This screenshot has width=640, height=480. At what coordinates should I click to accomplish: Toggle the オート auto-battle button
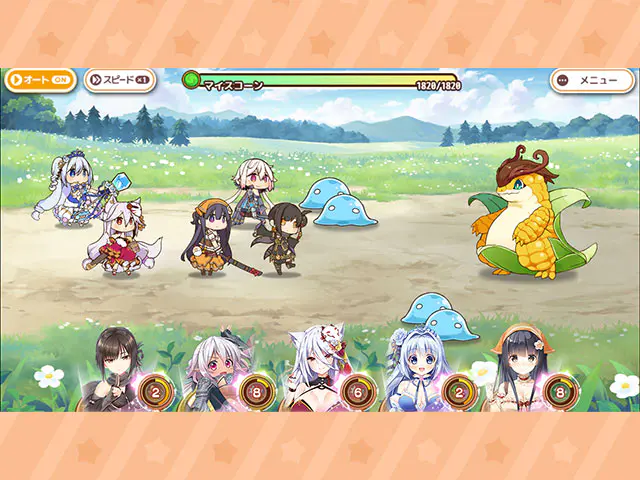coord(40,80)
